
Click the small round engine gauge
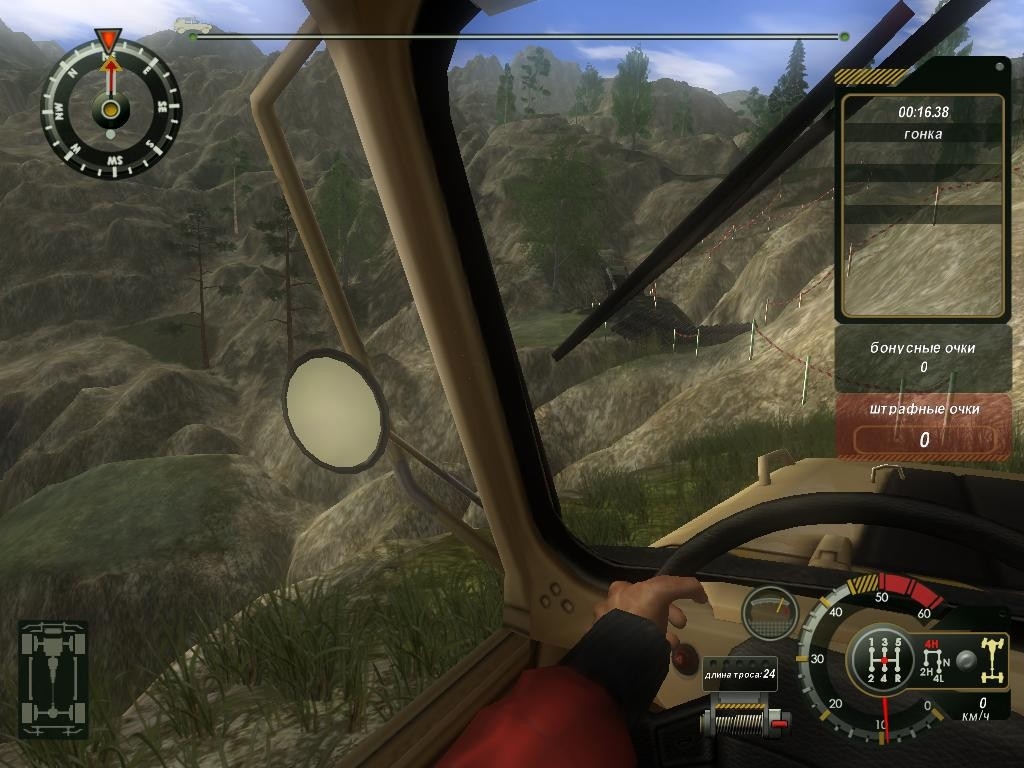click(x=769, y=612)
